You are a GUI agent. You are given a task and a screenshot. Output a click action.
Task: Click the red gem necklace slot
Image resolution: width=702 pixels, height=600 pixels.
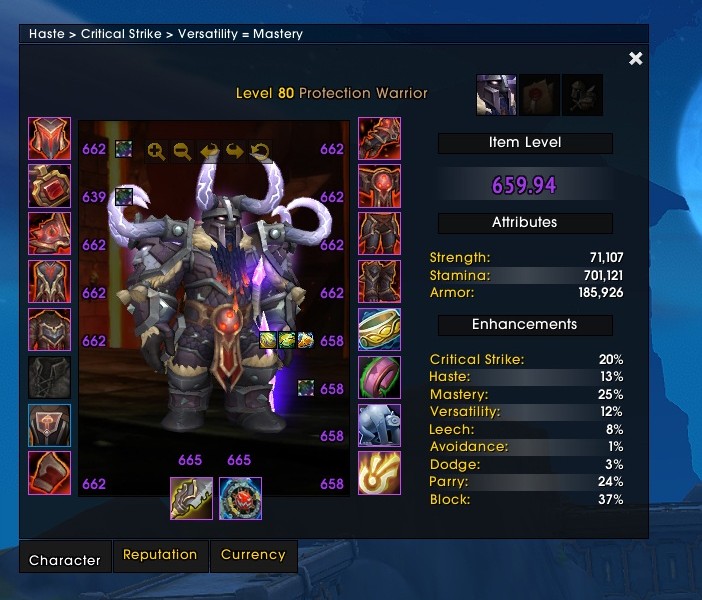(x=49, y=186)
